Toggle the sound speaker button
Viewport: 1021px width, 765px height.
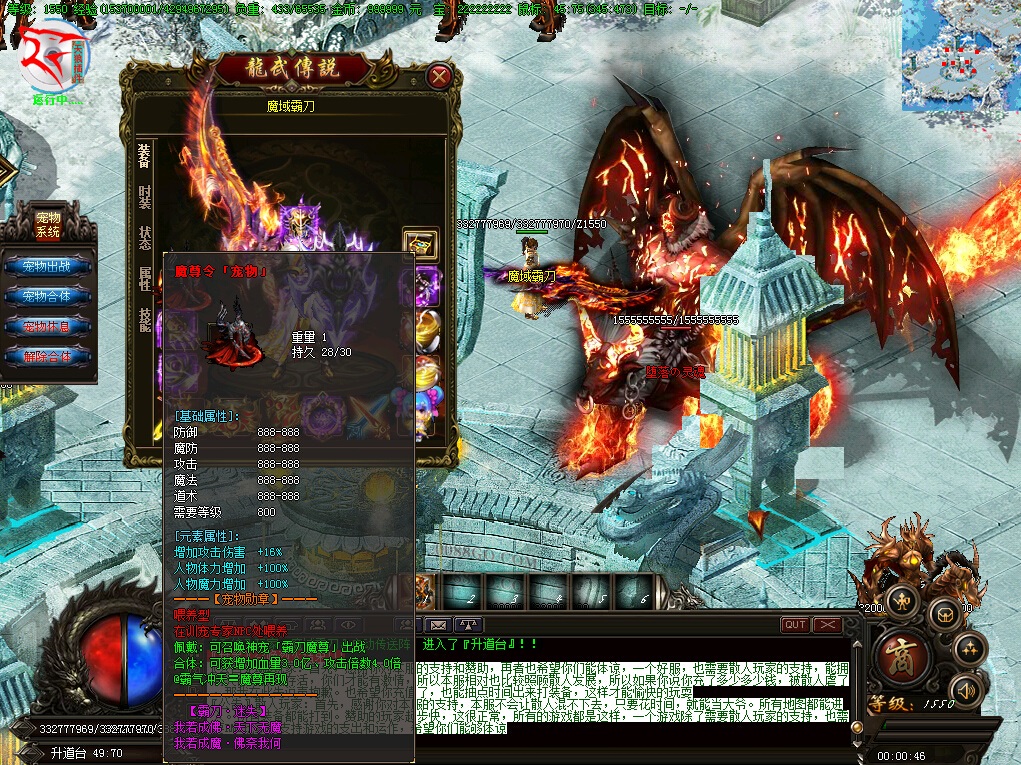[x=964, y=689]
